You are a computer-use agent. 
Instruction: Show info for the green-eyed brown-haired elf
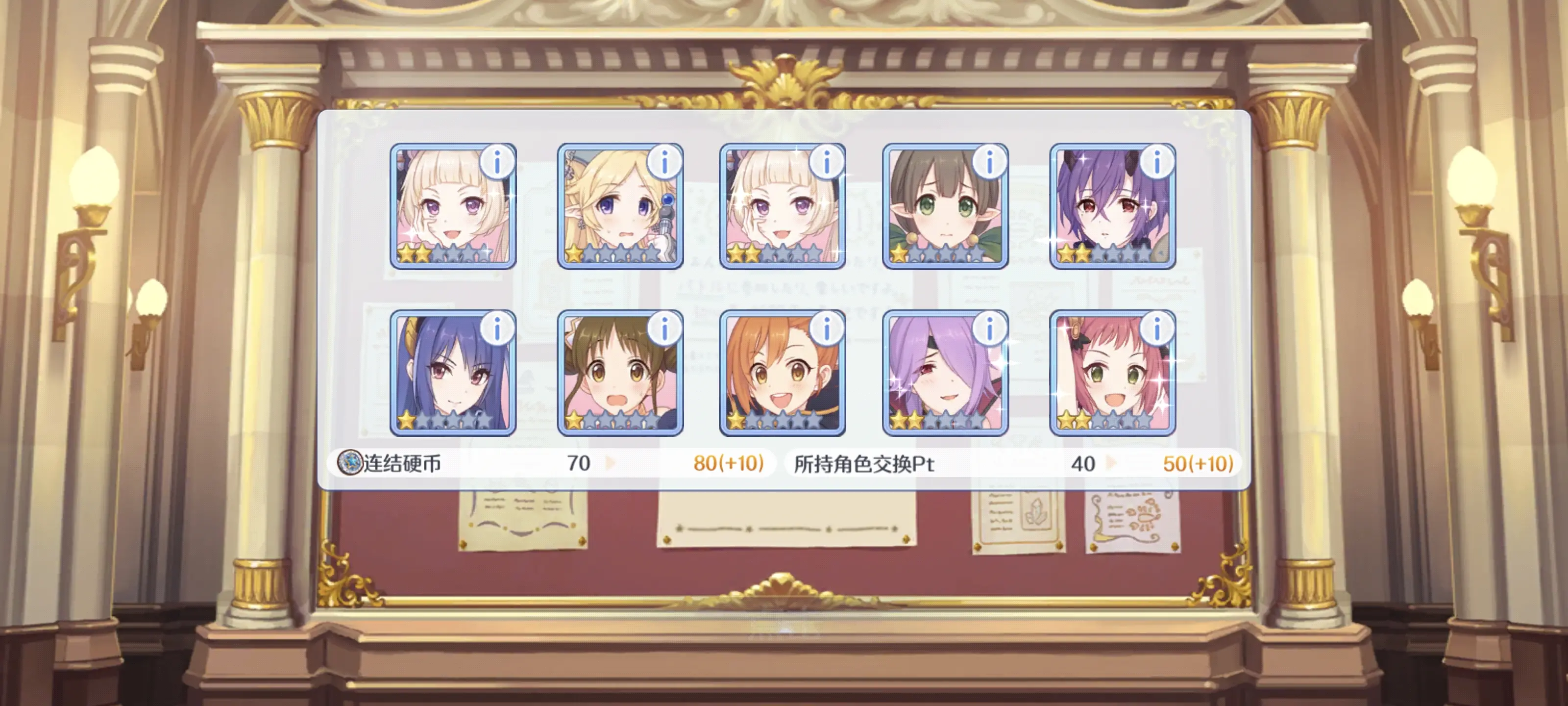[x=989, y=163]
